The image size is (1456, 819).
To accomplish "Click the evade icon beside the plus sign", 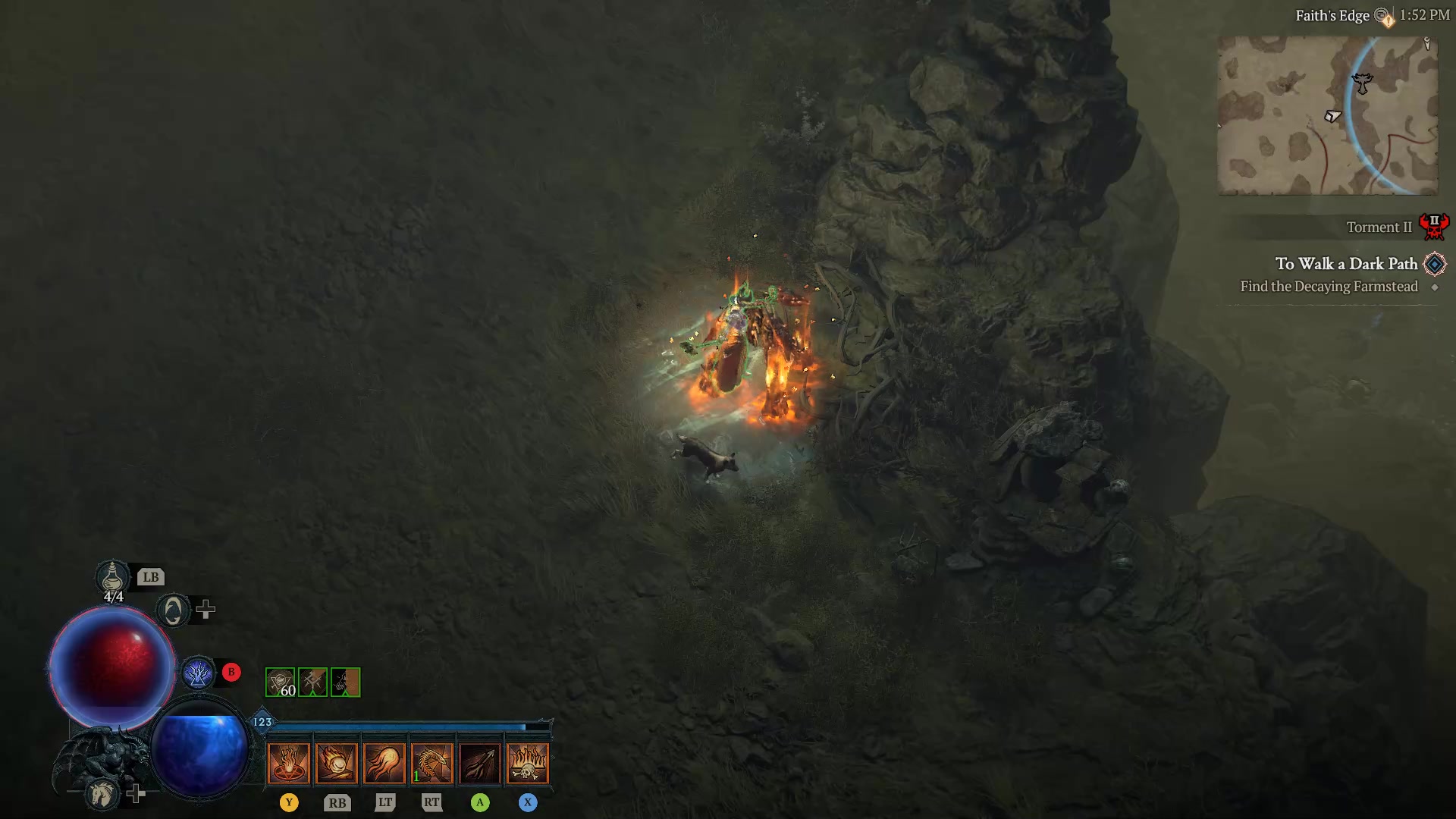I will (x=173, y=609).
